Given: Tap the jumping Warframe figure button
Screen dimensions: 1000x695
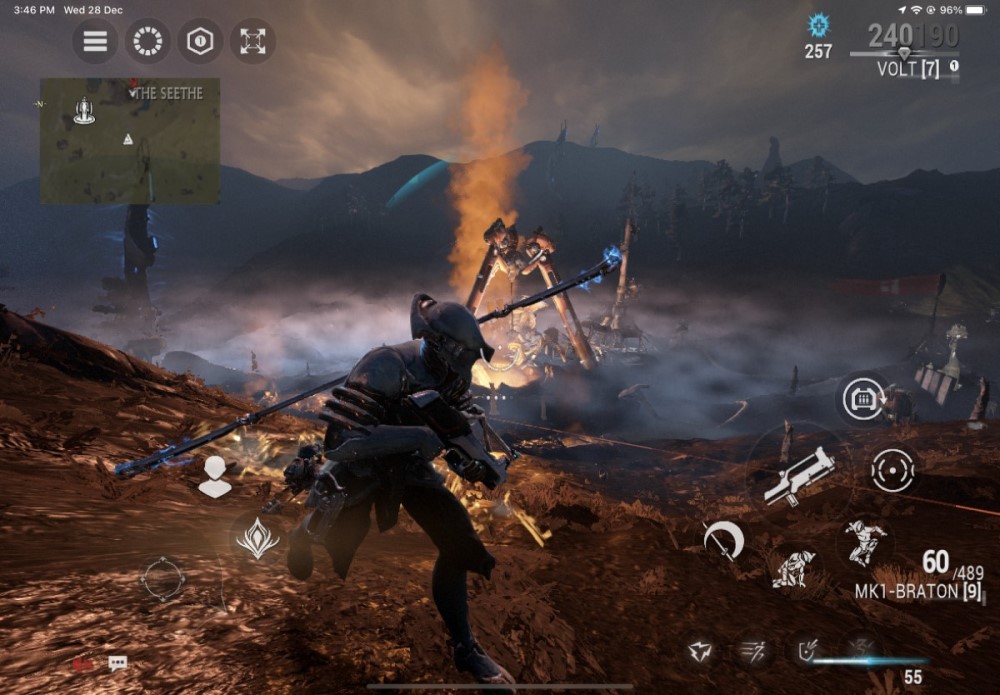Looking at the screenshot, I should [865, 543].
